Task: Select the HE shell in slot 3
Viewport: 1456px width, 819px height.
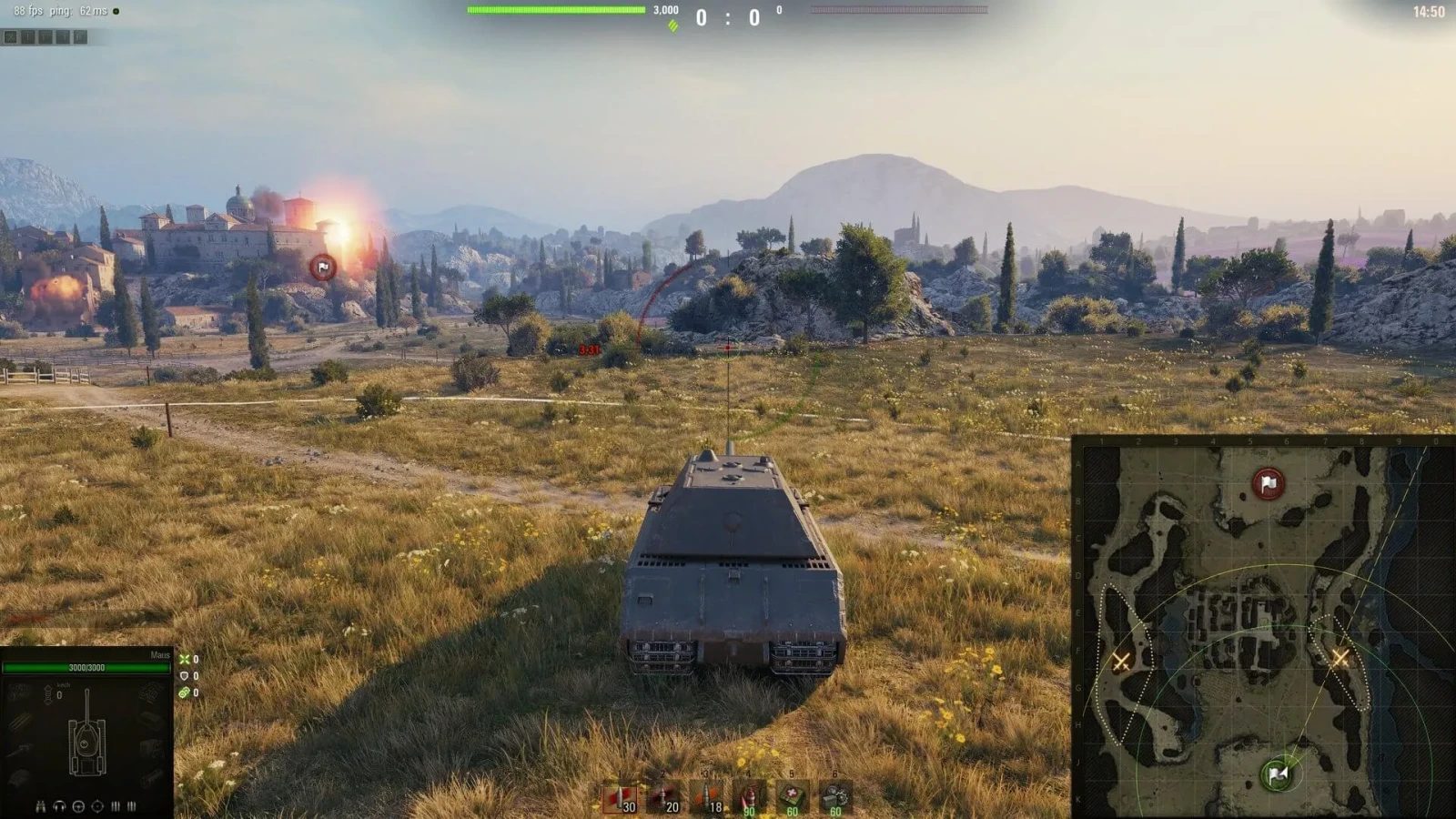Action: [x=708, y=794]
